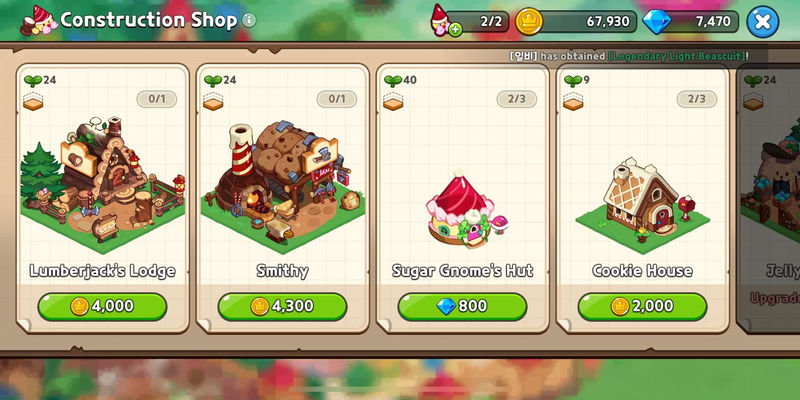
Task: Add more Sugar Gnome builders
Action: click(x=456, y=29)
